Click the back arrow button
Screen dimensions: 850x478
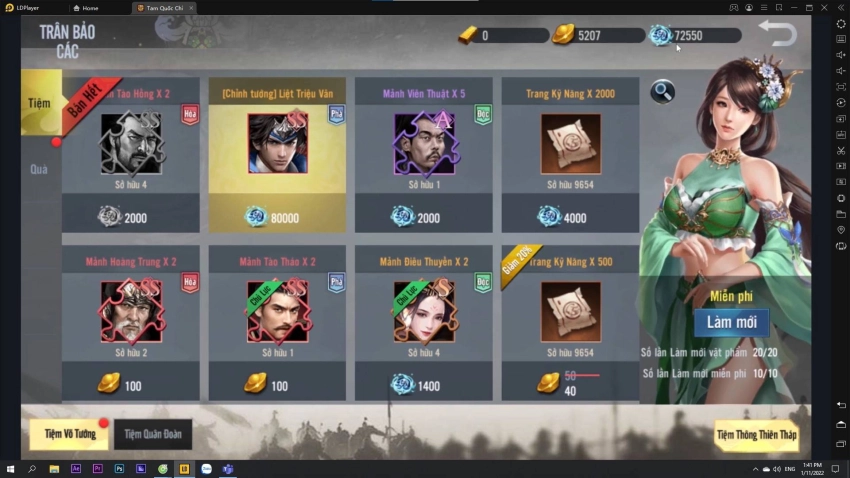777,33
